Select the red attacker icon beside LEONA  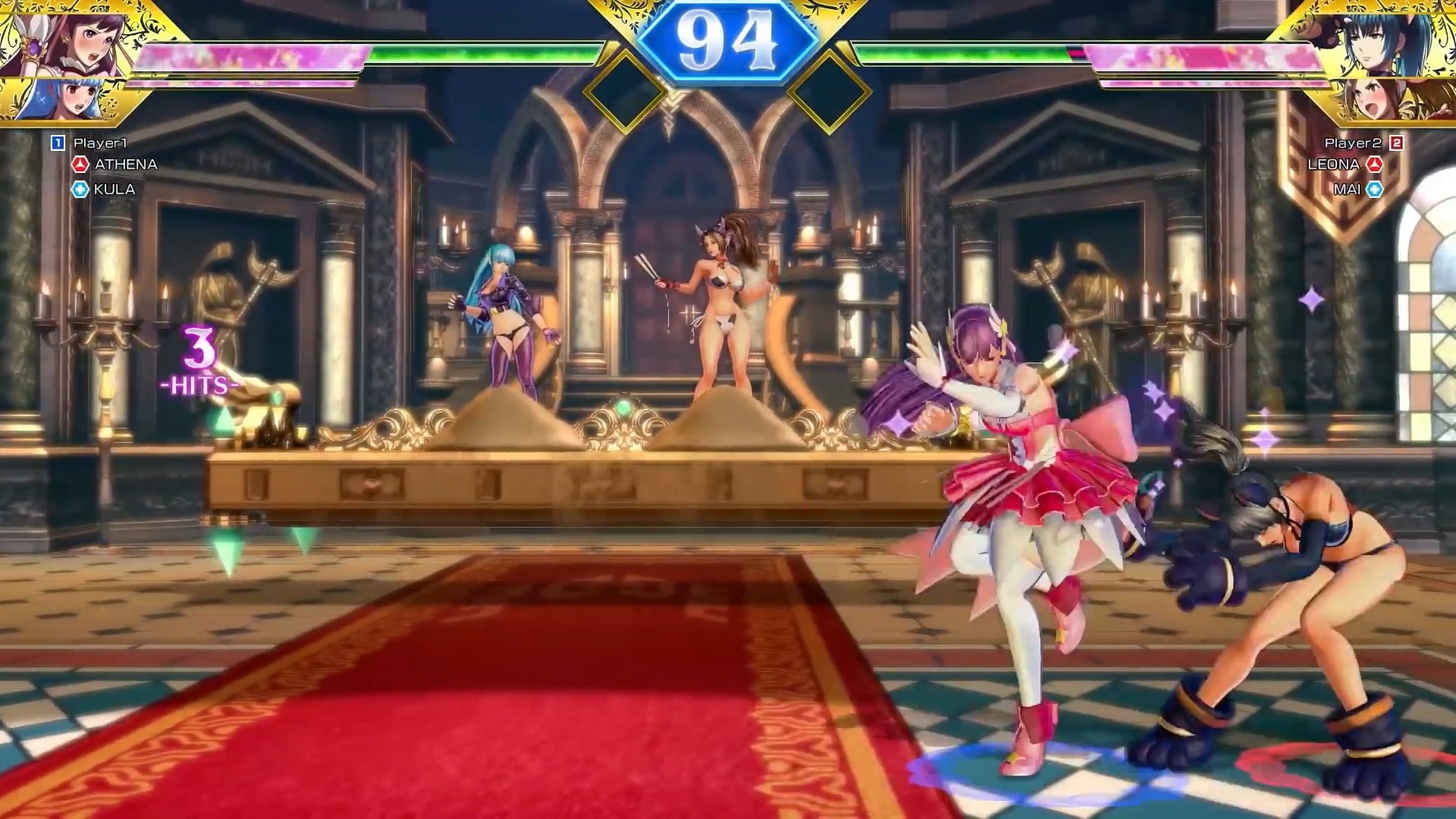point(1374,164)
